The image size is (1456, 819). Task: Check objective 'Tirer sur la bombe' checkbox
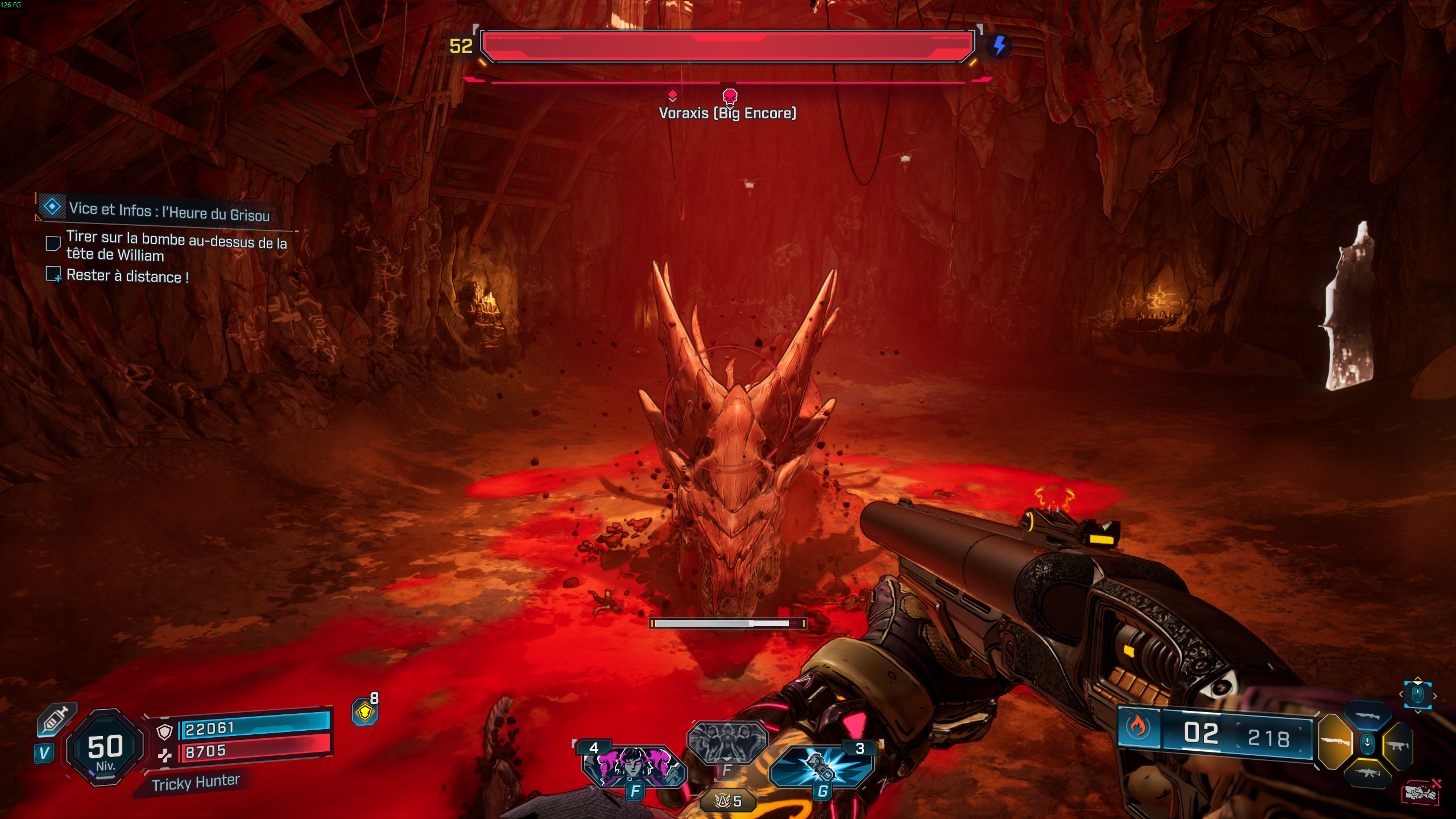pyautogui.click(x=53, y=243)
